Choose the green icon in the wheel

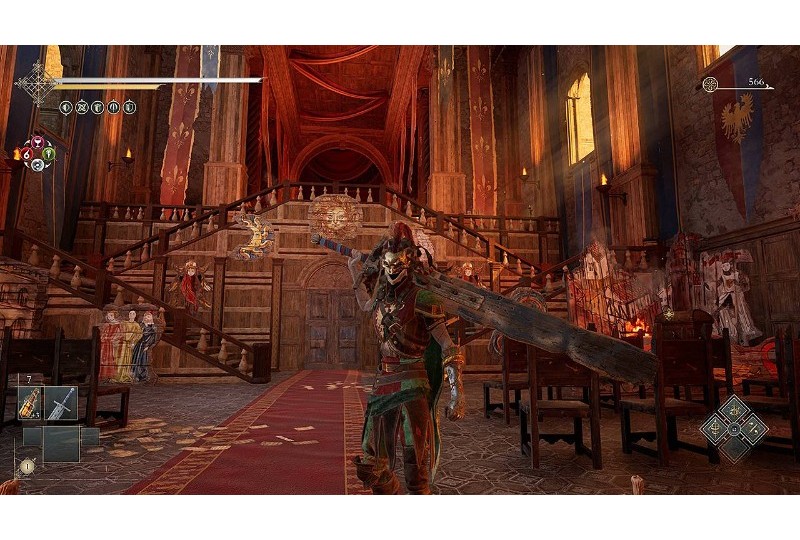[47, 154]
